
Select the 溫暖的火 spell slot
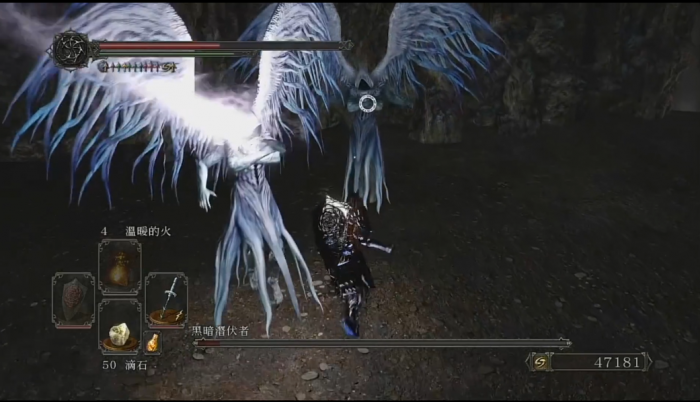pos(119,267)
